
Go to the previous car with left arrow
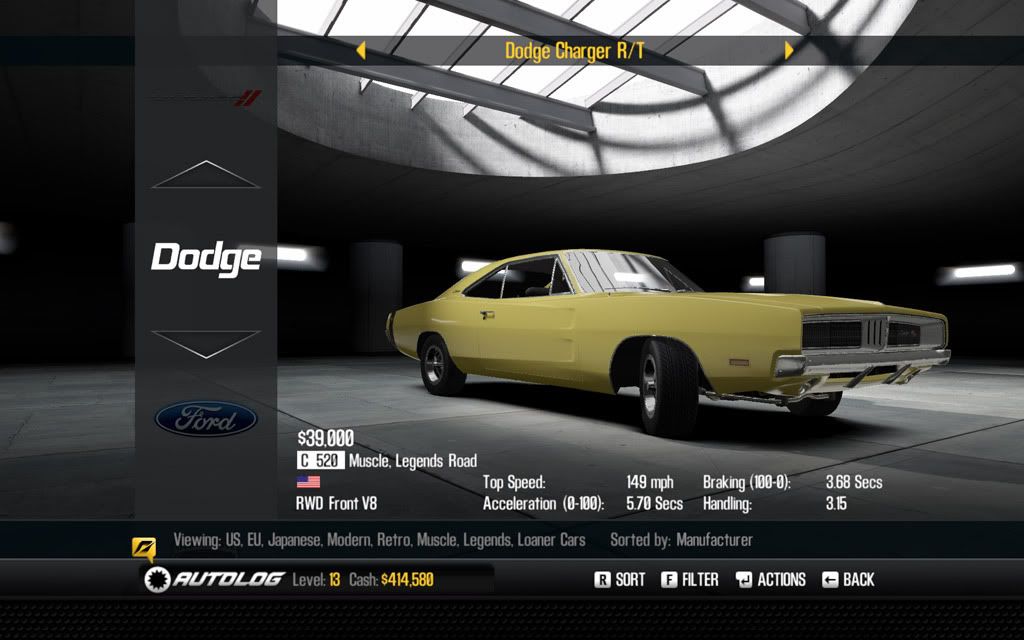click(361, 50)
